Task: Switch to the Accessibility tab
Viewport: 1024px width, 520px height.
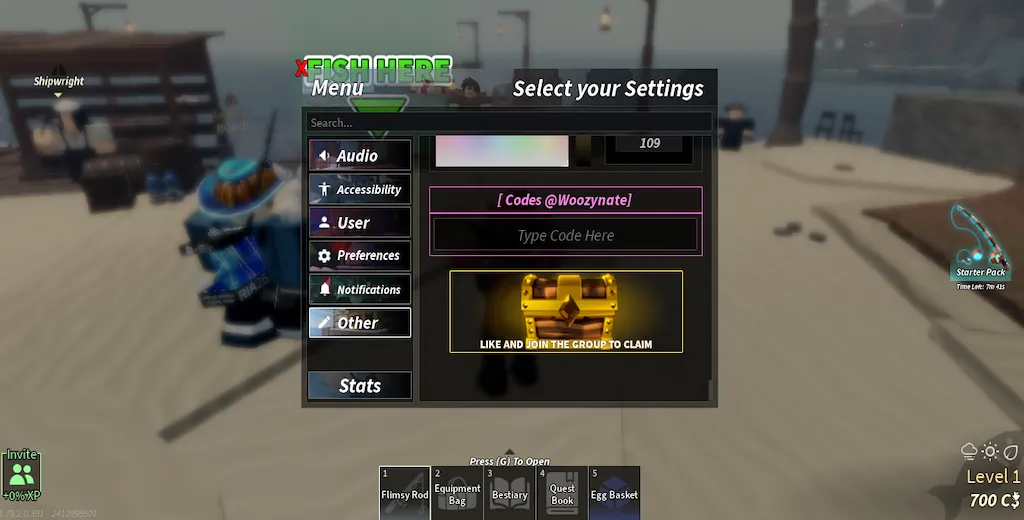Action: [359, 189]
